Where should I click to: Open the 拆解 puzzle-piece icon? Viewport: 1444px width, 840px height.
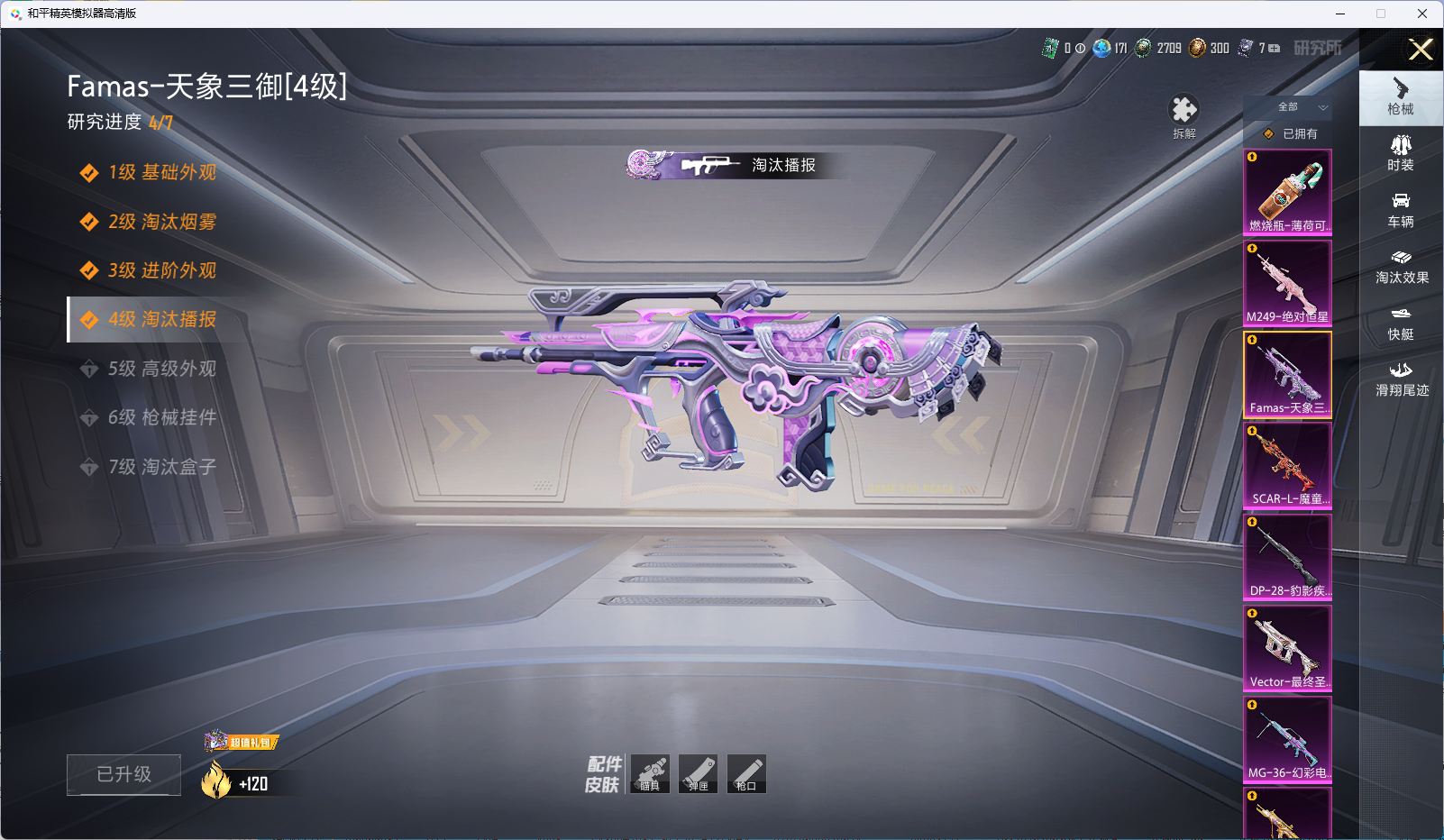[x=1184, y=112]
